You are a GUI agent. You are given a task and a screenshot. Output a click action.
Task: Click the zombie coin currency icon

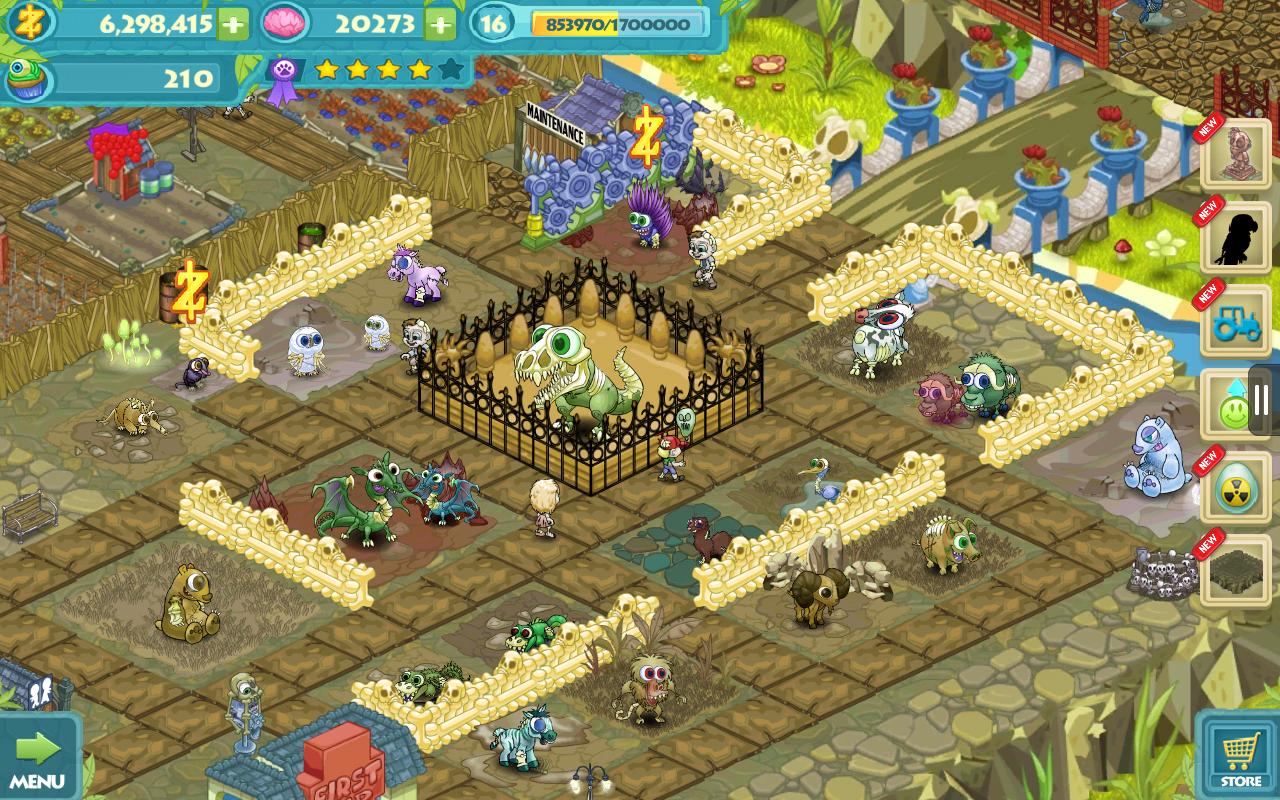tap(28, 21)
